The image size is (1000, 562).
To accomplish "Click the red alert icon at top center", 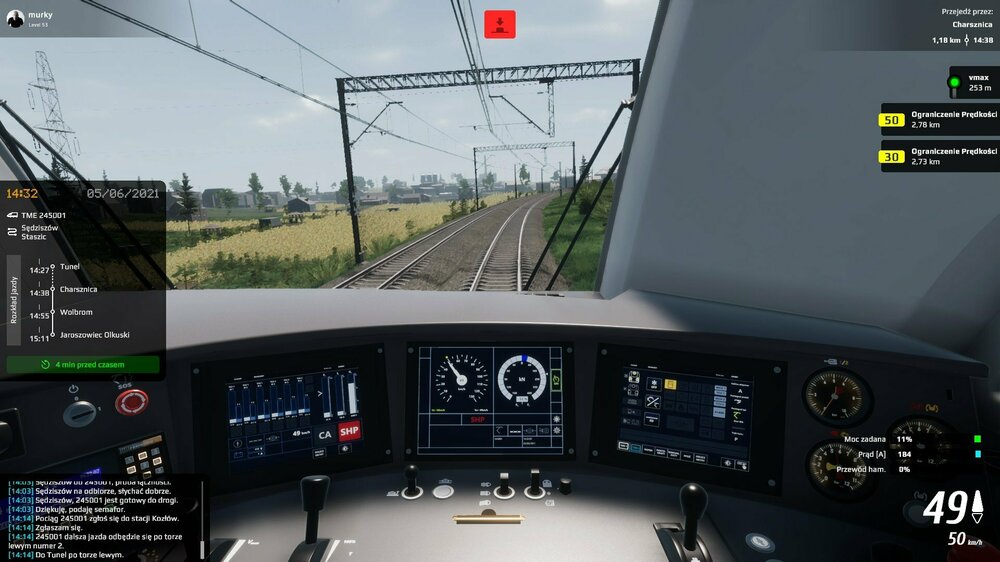I will [x=499, y=24].
